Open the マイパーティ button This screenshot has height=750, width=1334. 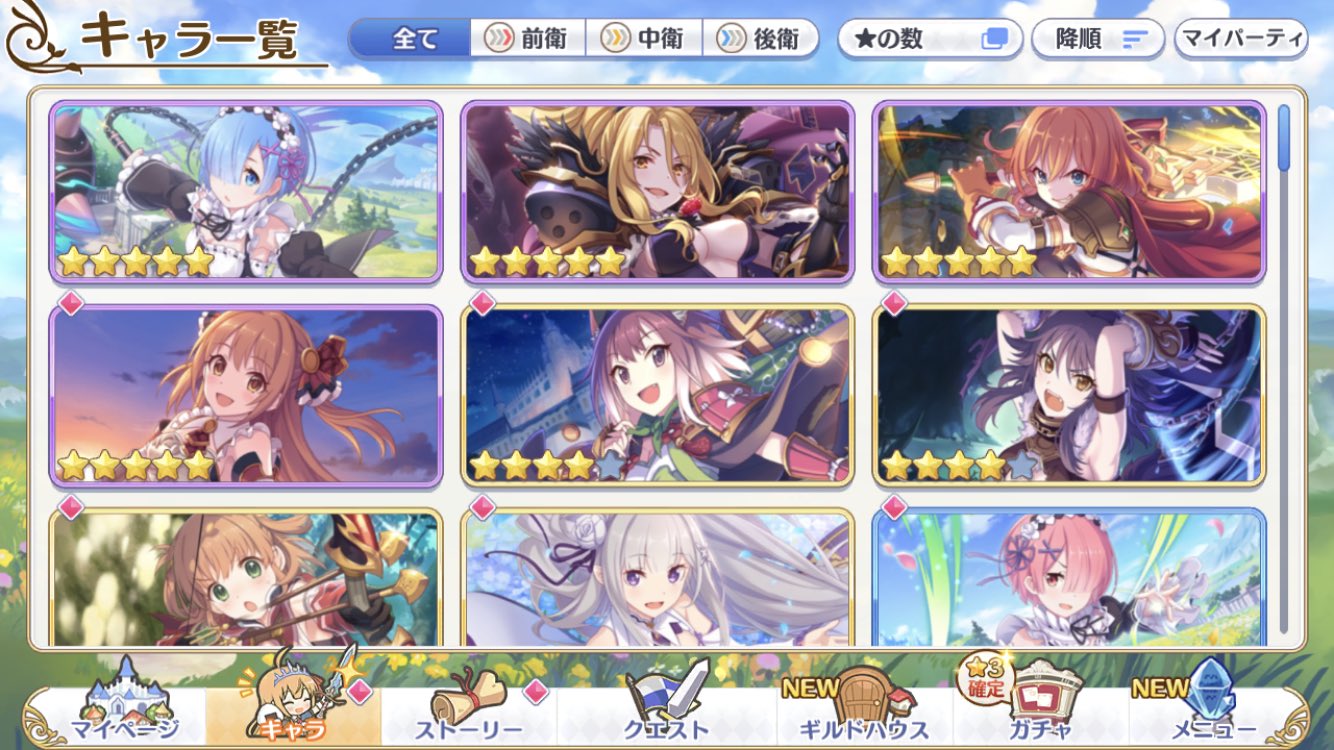coord(1243,36)
